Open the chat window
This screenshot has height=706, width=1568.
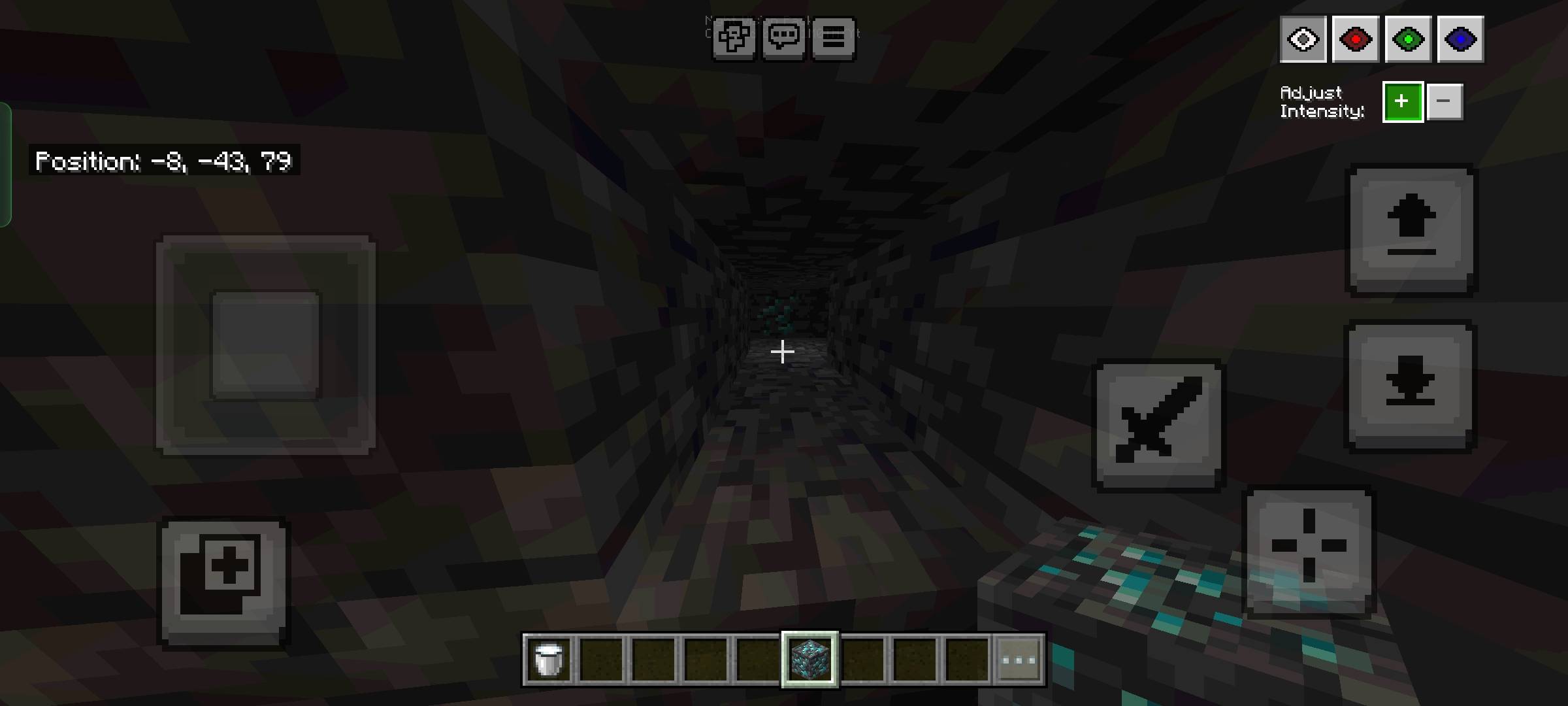pyautogui.click(x=784, y=37)
